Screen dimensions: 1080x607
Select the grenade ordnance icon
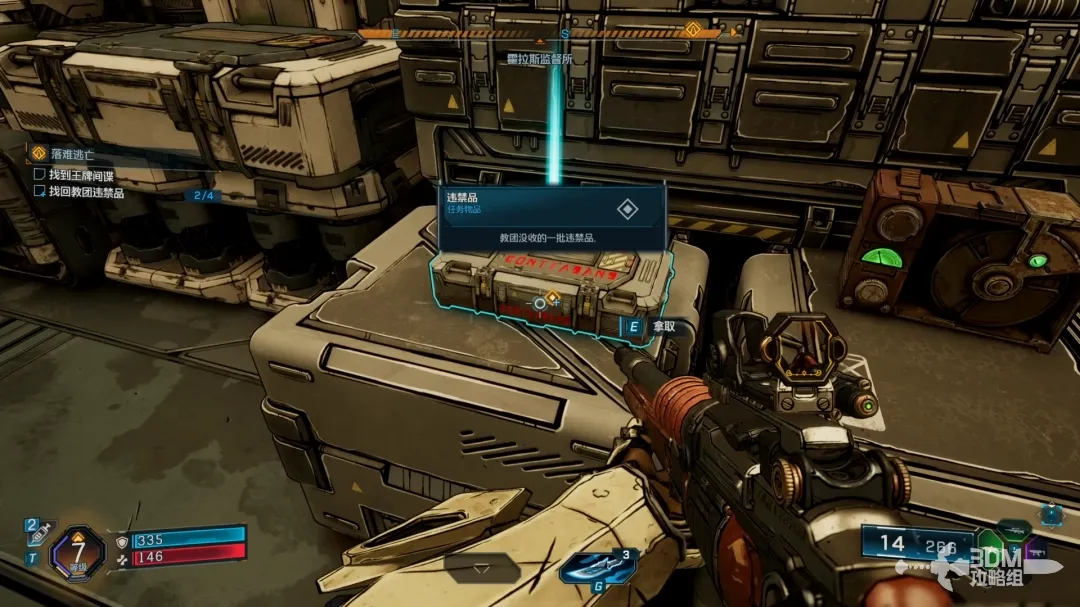point(597,568)
